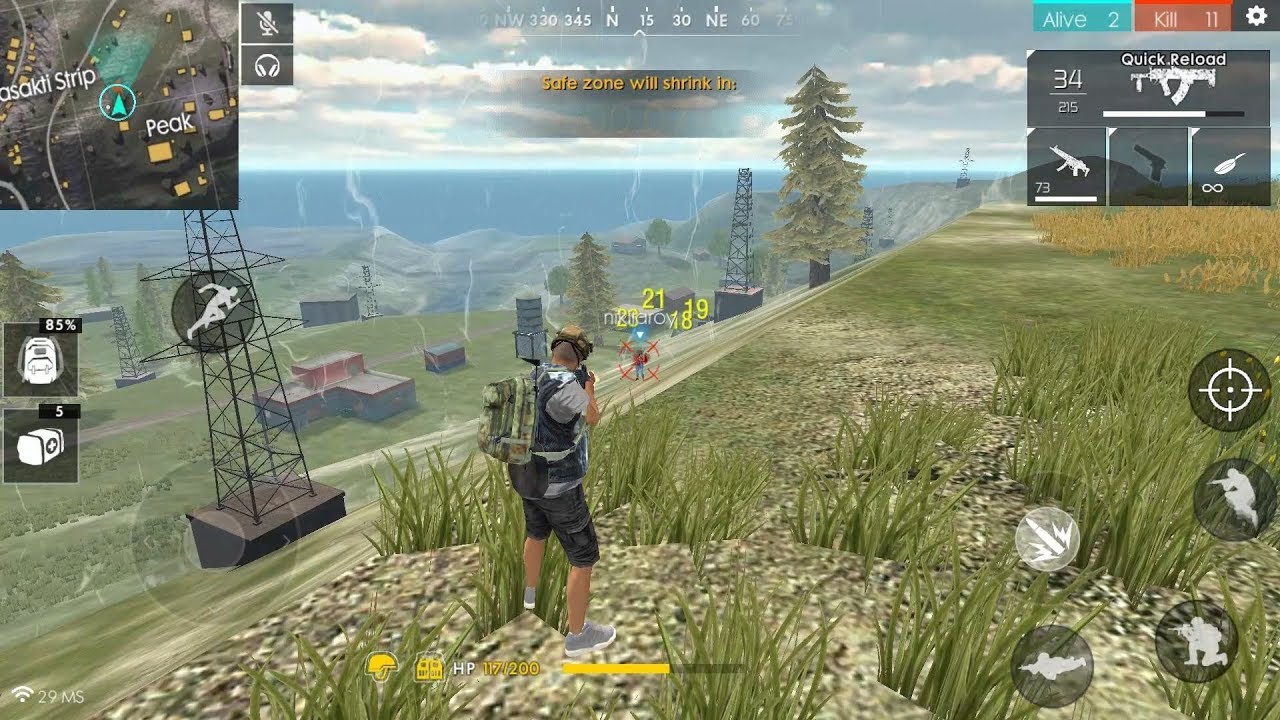The image size is (1280, 720).
Task: Expand the minimap near Kasakti Strip
Action: (x=120, y=105)
